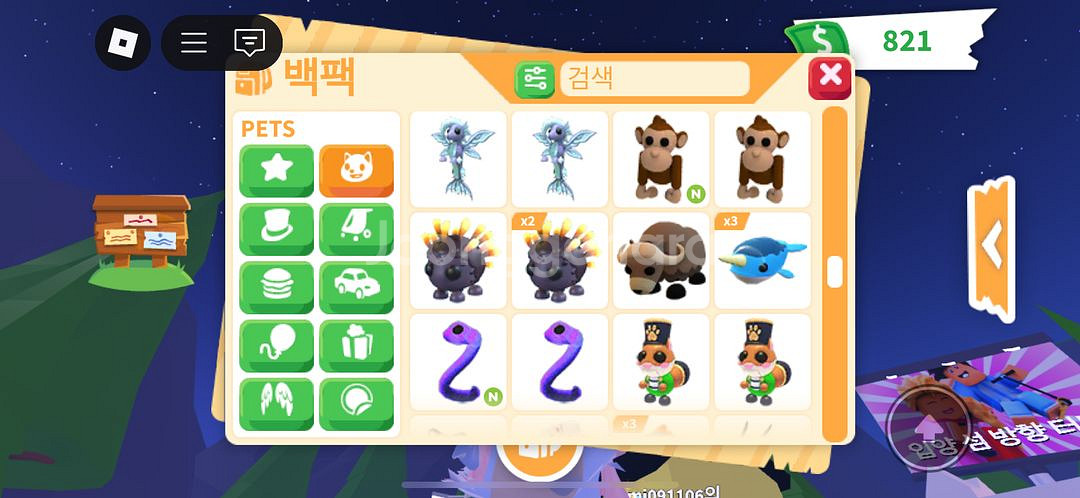1080x498 pixels.
Task: Switch to the wings category
Action: pos(276,404)
